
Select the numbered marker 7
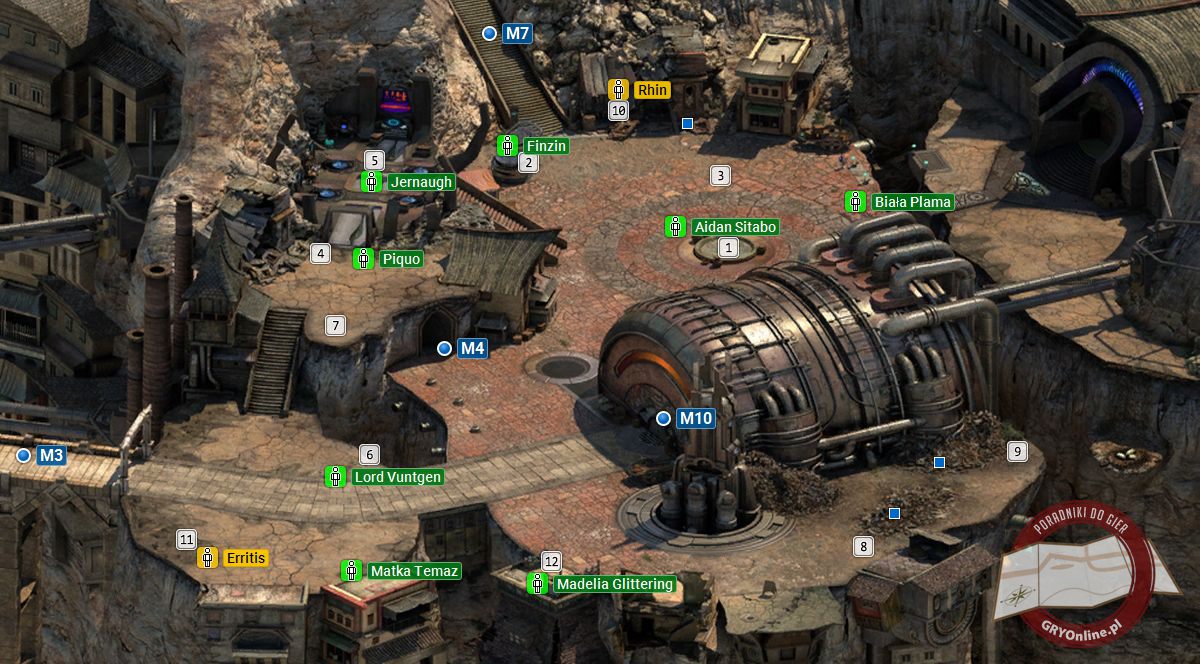[335, 325]
